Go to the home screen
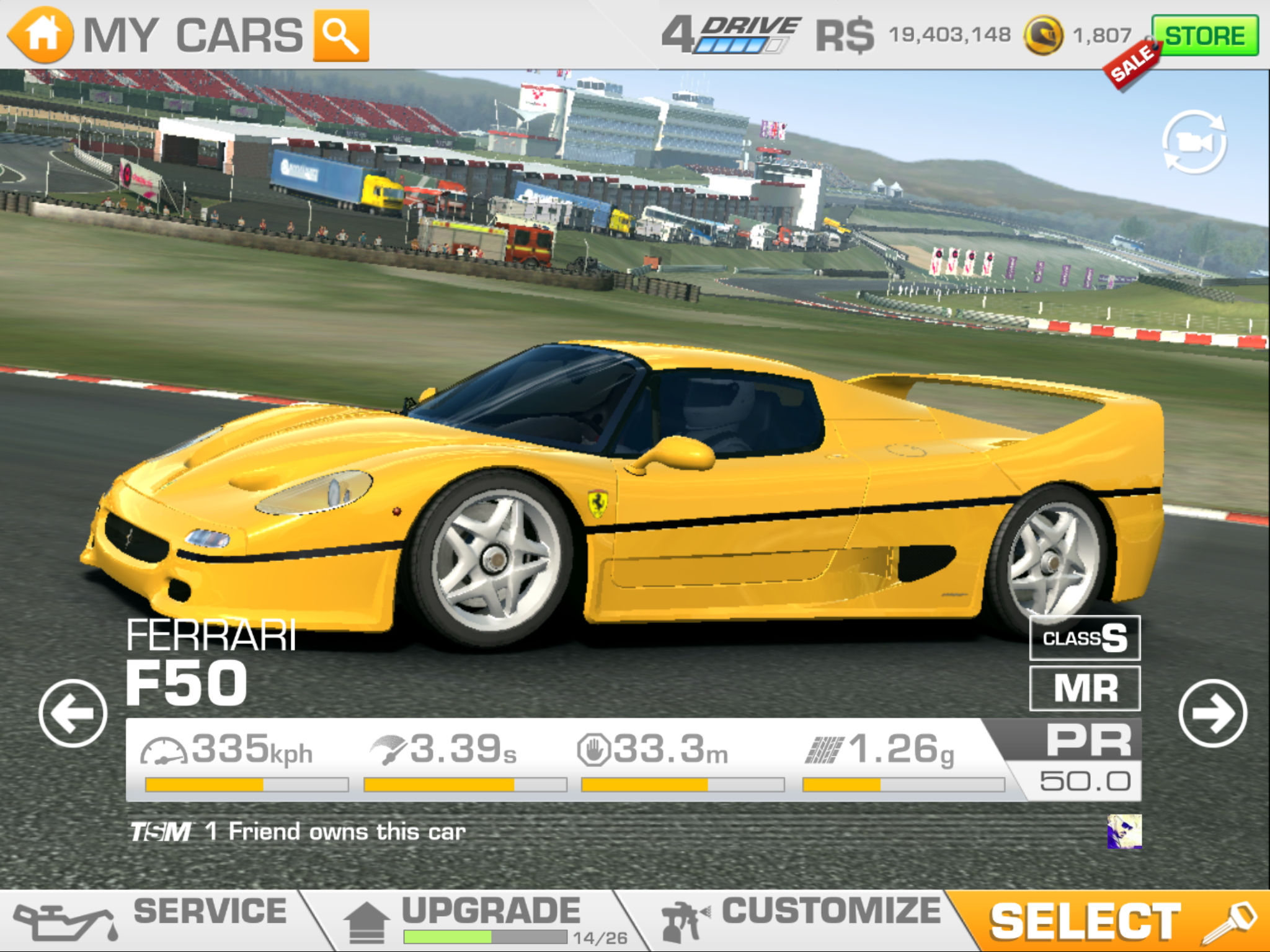The image size is (1270, 952). pyautogui.click(x=41, y=35)
